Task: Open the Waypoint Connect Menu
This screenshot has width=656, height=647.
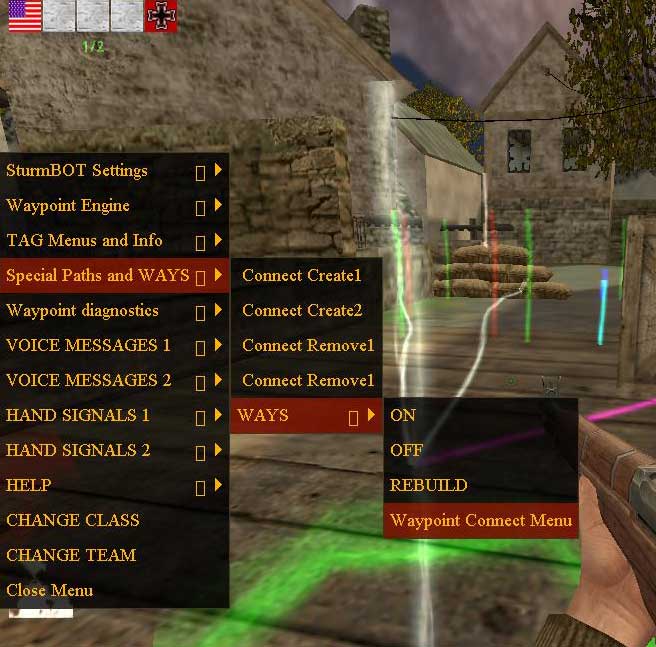Action: point(480,520)
